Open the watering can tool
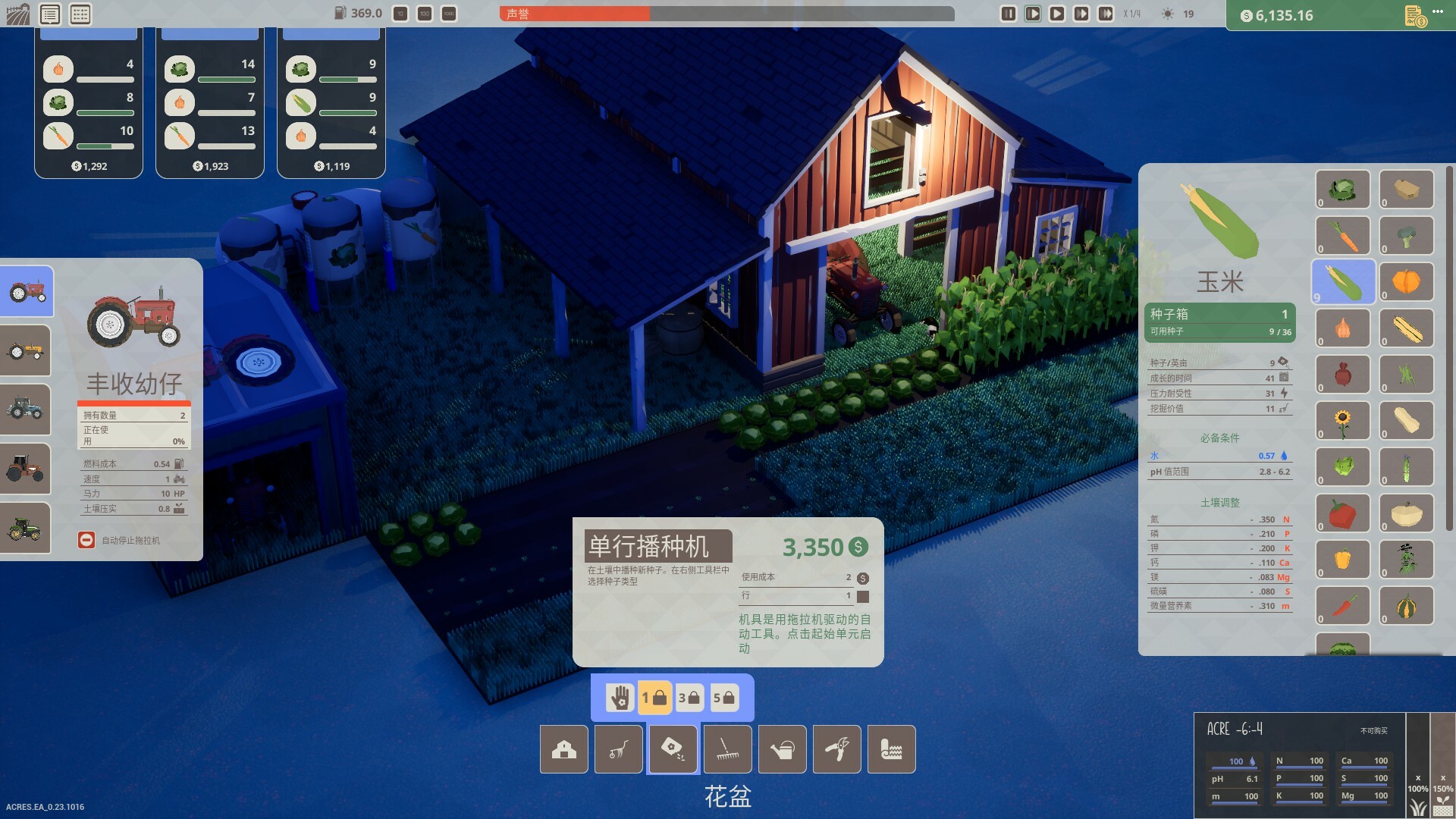 click(782, 749)
